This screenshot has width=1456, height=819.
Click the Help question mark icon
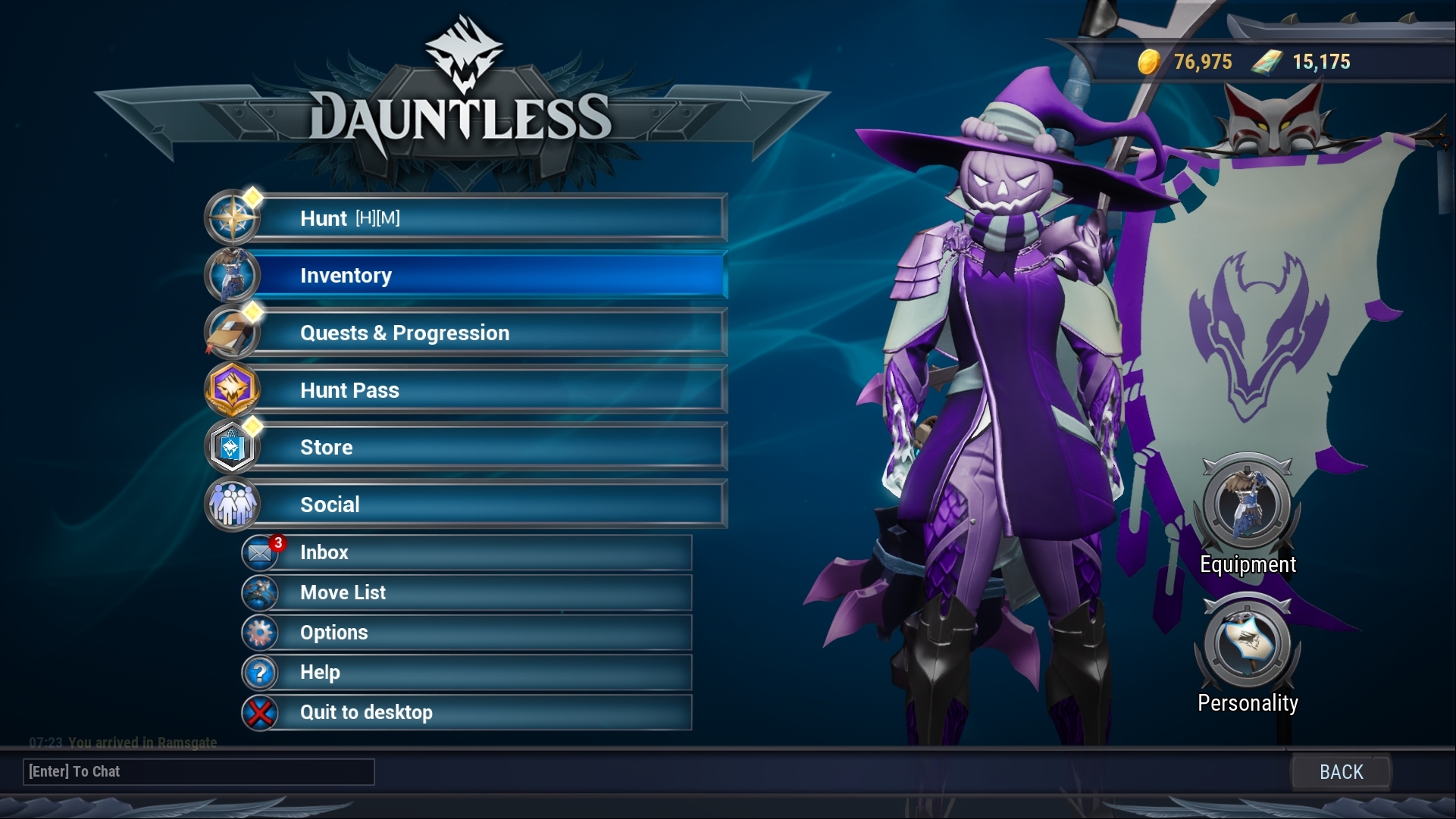(x=260, y=672)
